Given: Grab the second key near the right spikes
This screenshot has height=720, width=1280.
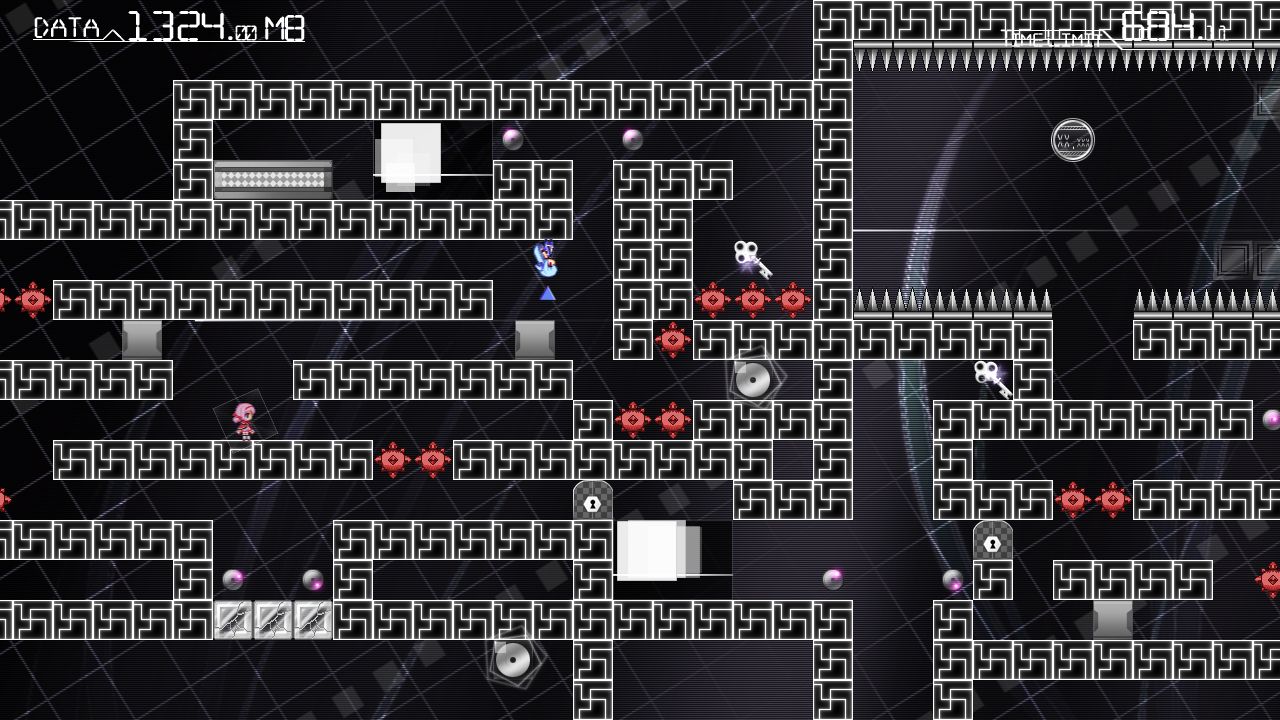Looking at the screenshot, I should click(x=990, y=380).
